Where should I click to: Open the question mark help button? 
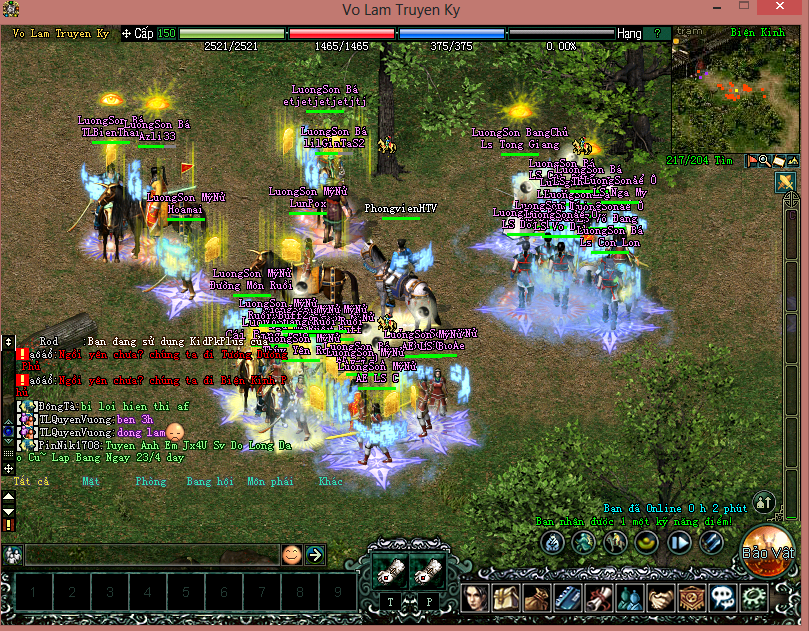[x=657, y=33]
